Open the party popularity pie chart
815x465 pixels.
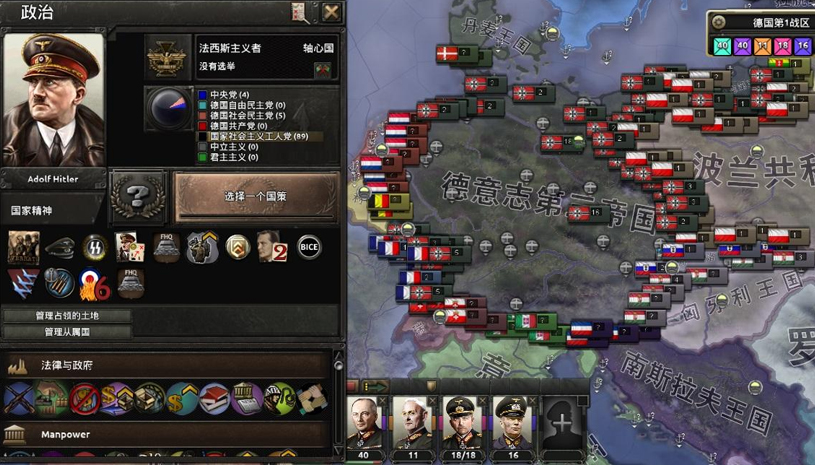point(168,108)
